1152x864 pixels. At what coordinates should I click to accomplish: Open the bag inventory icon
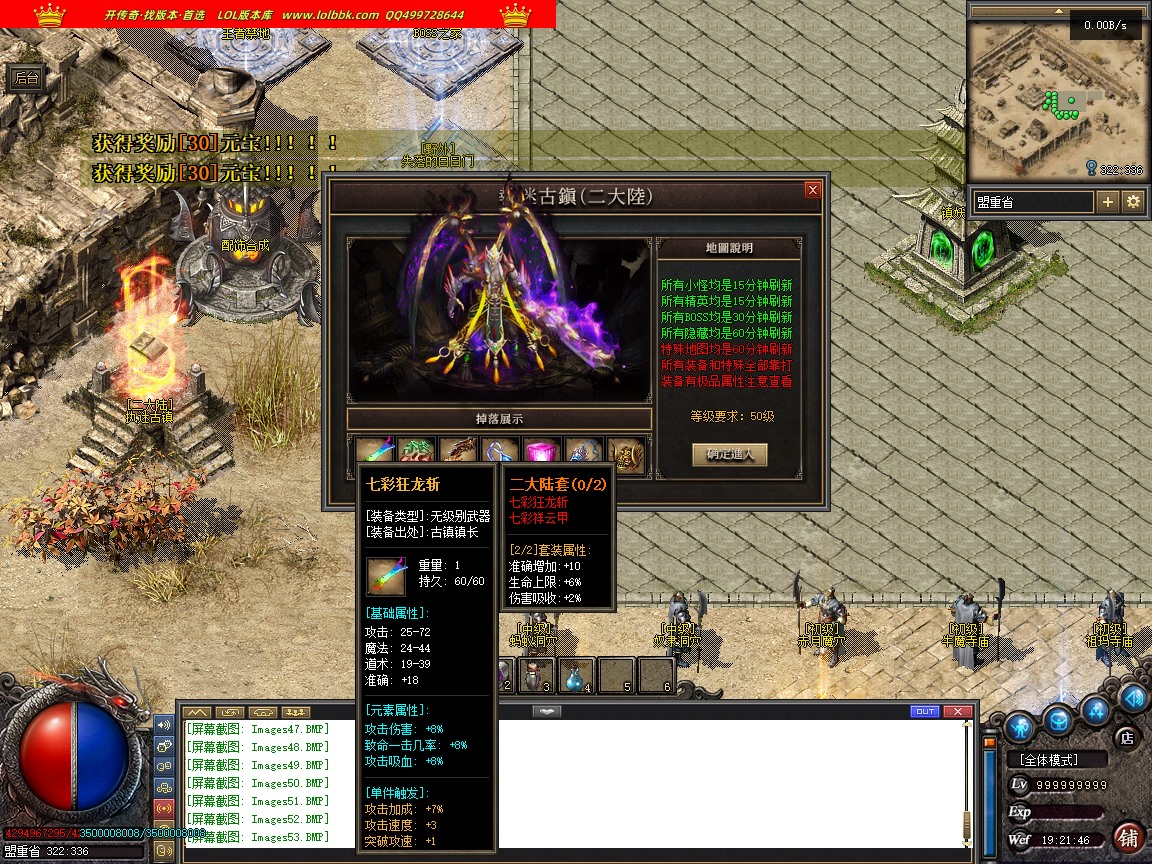coord(1058,719)
